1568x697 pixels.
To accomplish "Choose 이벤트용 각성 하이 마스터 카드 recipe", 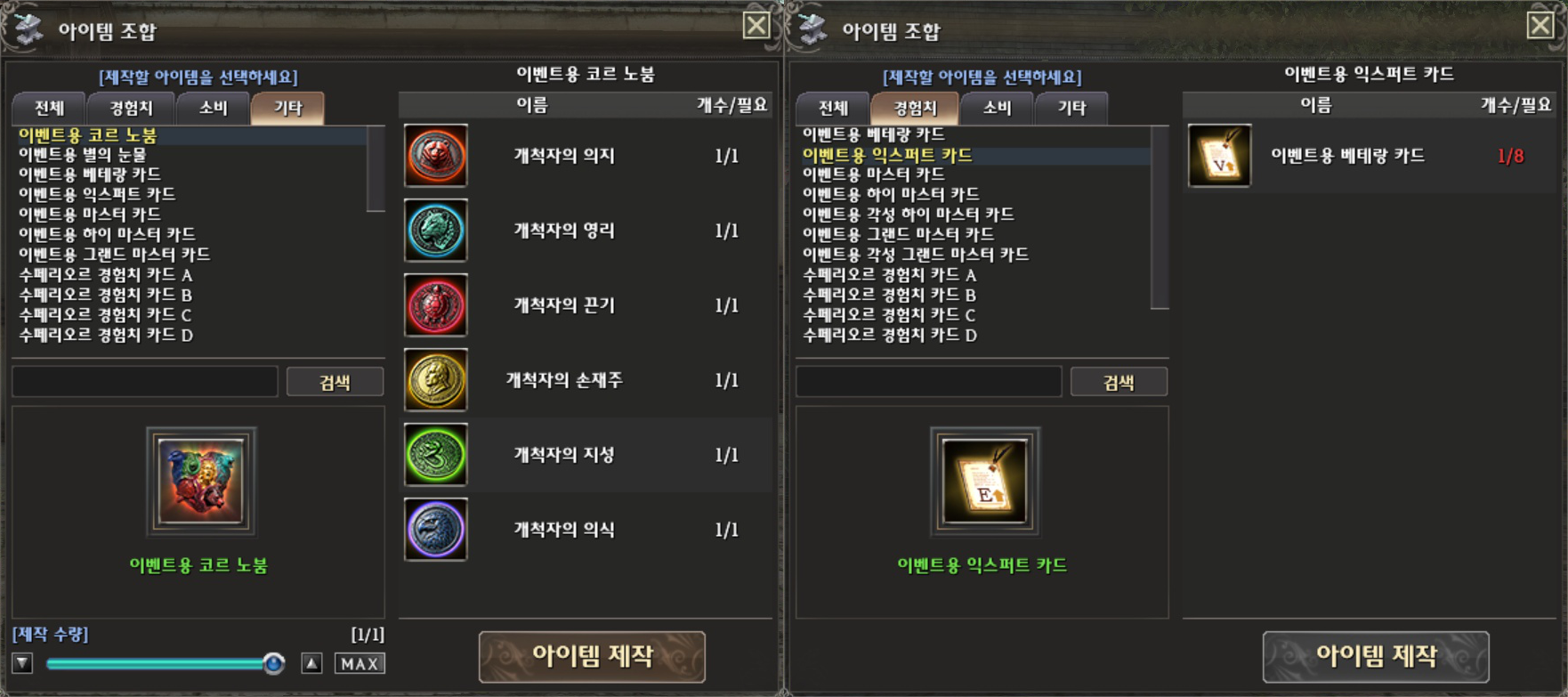I will pyautogui.click(x=908, y=215).
